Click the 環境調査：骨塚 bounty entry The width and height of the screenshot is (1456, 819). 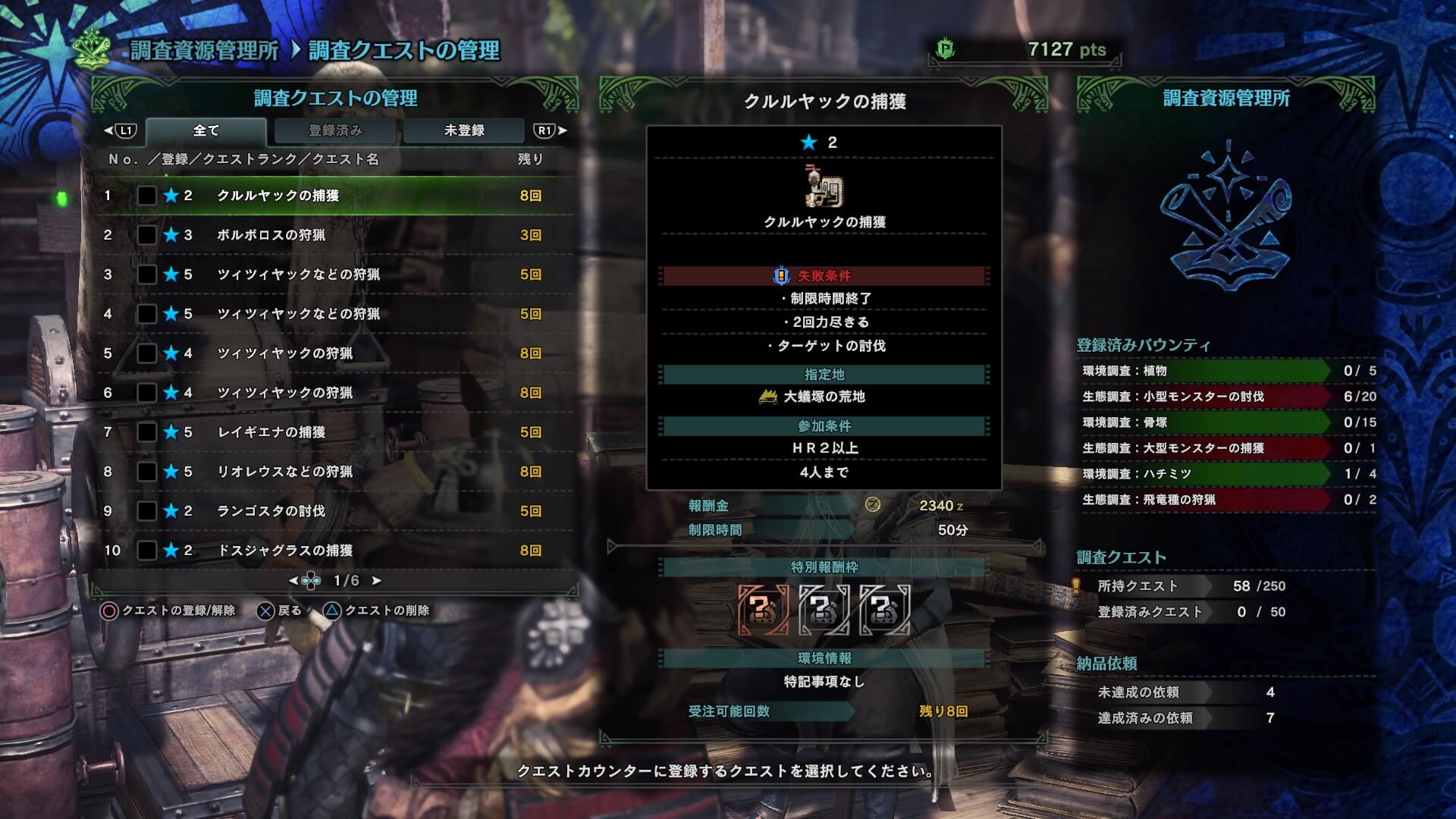[1206, 422]
